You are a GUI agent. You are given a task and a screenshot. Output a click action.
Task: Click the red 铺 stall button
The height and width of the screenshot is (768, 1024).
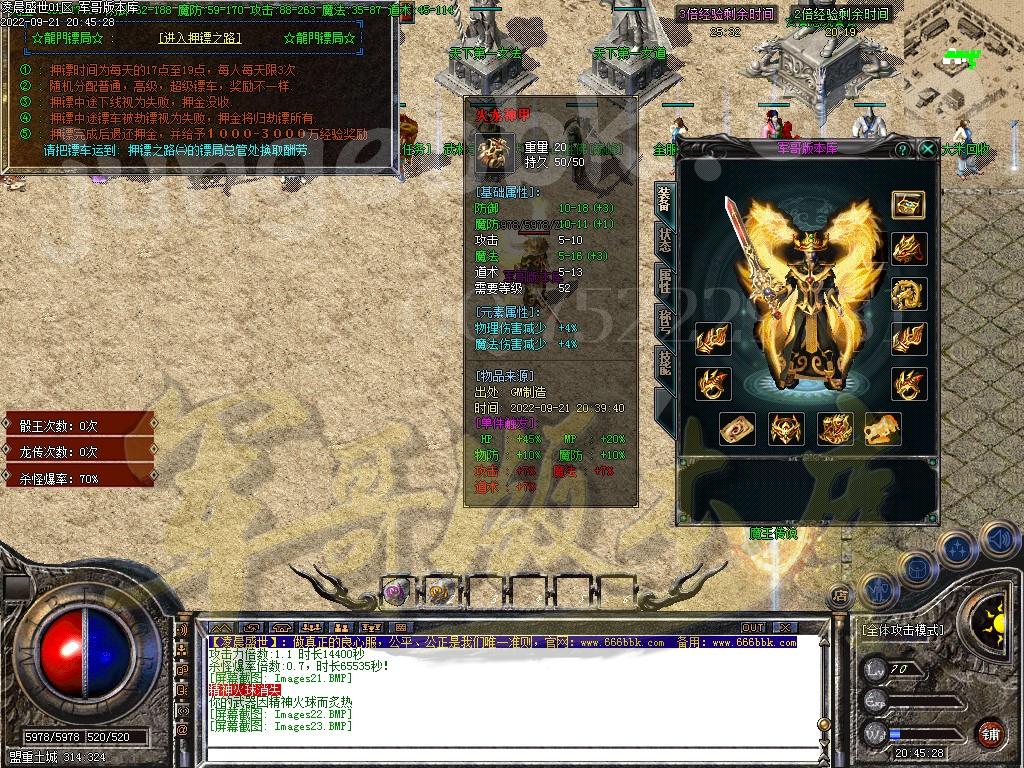click(x=990, y=734)
